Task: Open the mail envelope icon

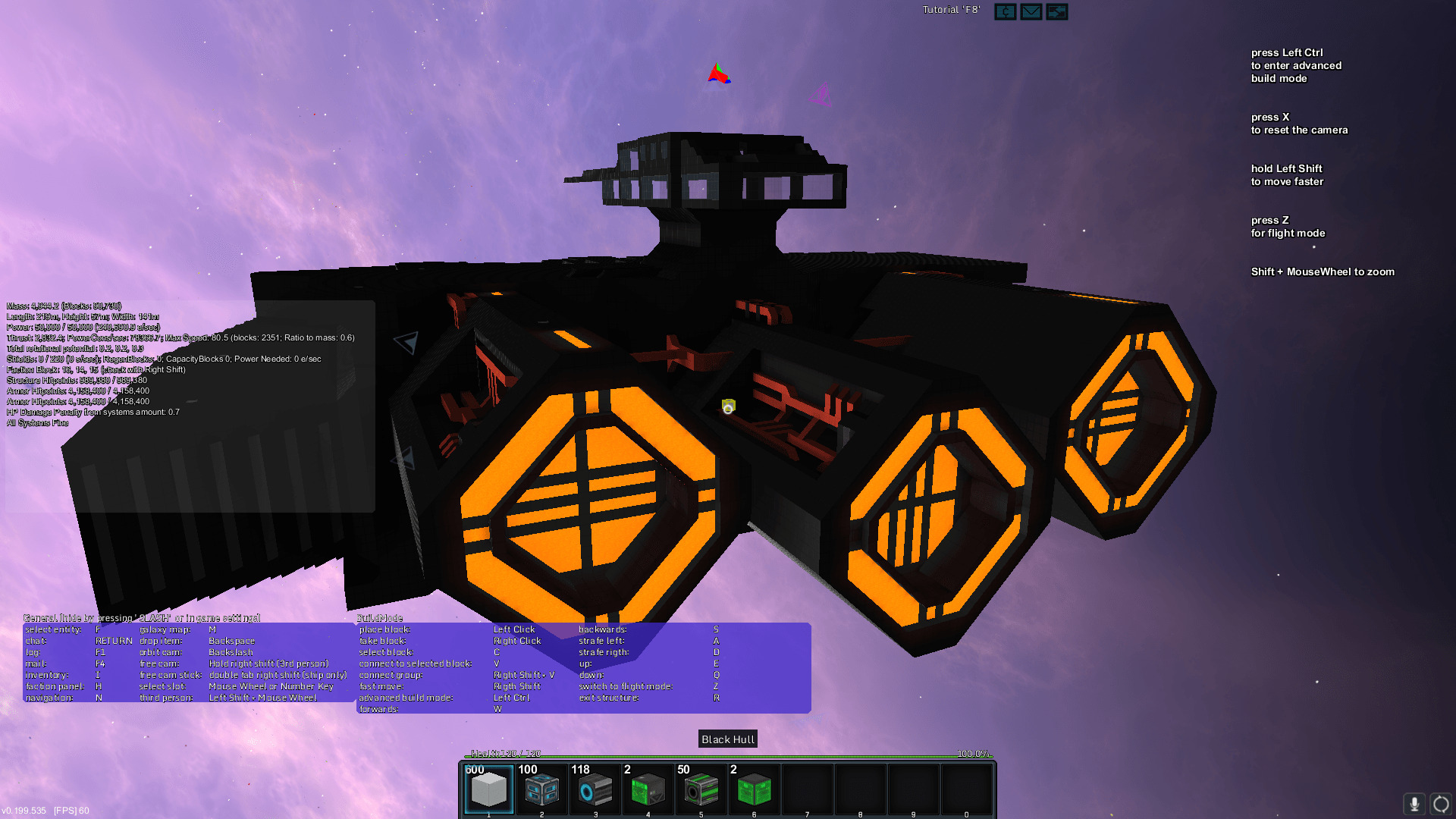Action: pyautogui.click(x=1031, y=11)
